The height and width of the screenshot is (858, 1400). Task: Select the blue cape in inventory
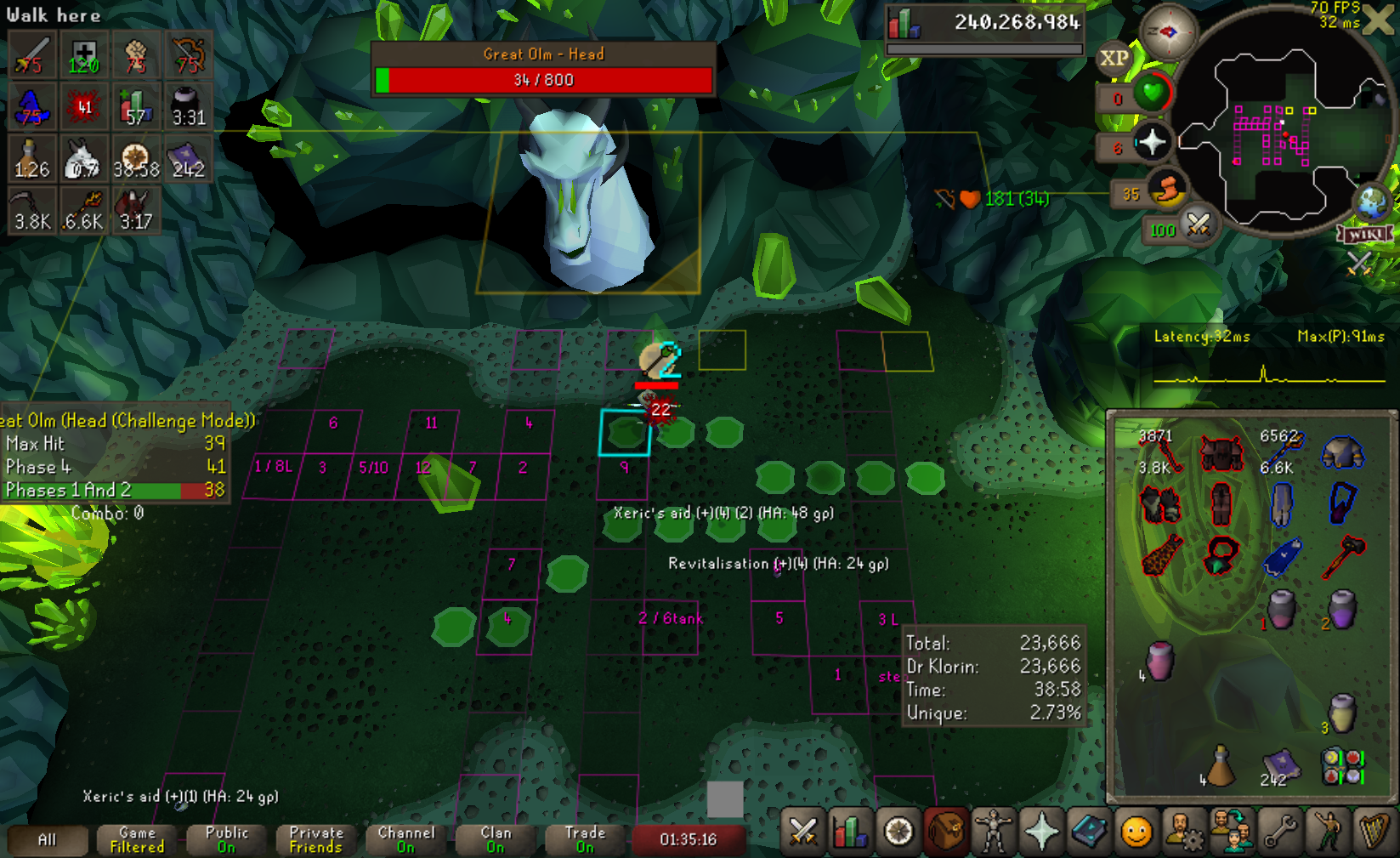coord(1282,557)
